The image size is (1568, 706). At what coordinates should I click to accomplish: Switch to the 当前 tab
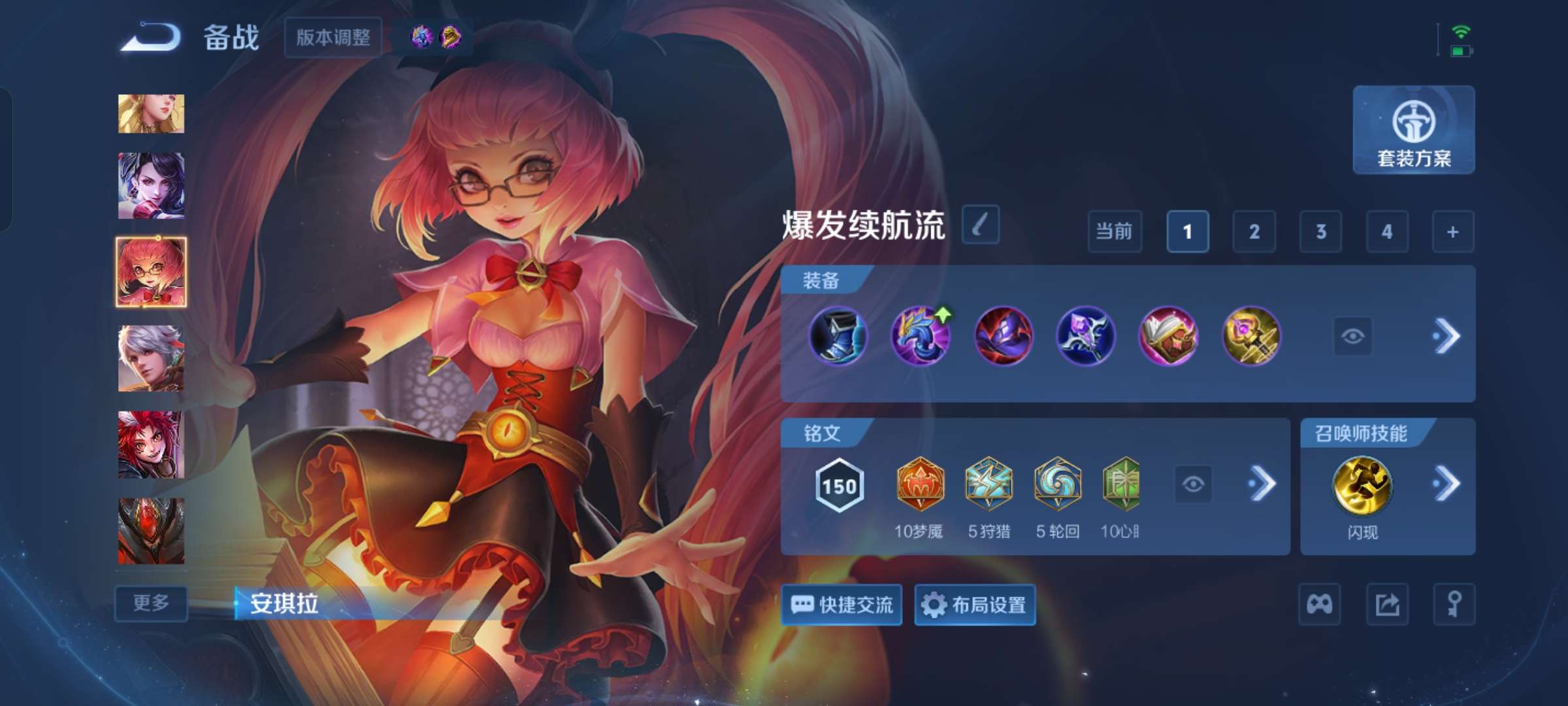pos(1115,232)
